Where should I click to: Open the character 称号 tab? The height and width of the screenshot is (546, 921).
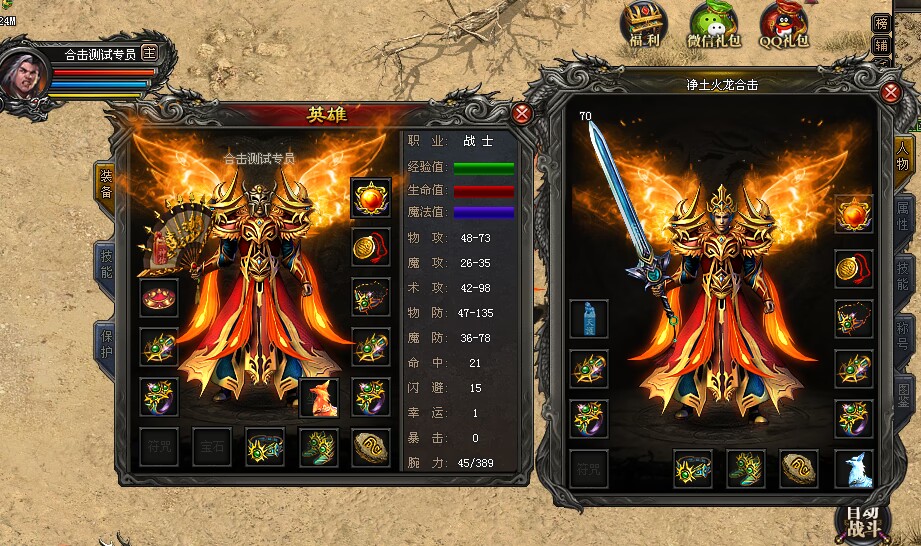[904, 330]
